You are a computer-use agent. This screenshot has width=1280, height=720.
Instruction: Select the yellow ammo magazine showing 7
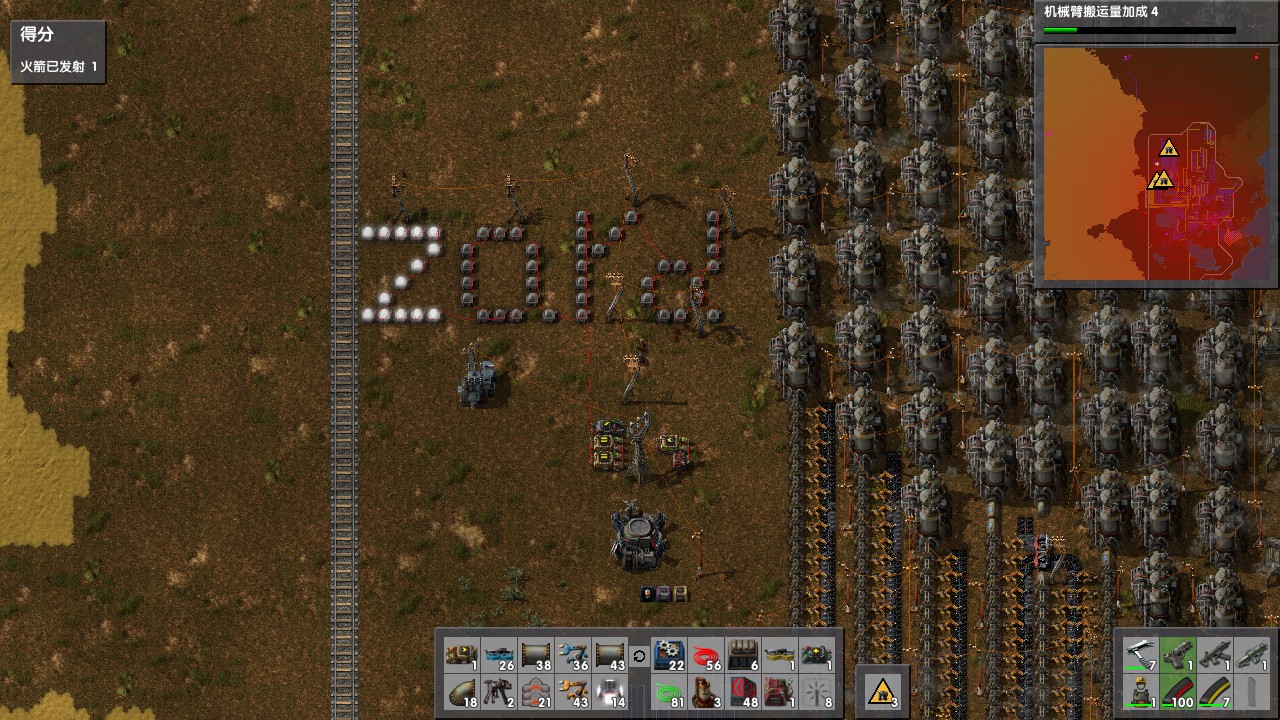click(x=1215, y=690)
